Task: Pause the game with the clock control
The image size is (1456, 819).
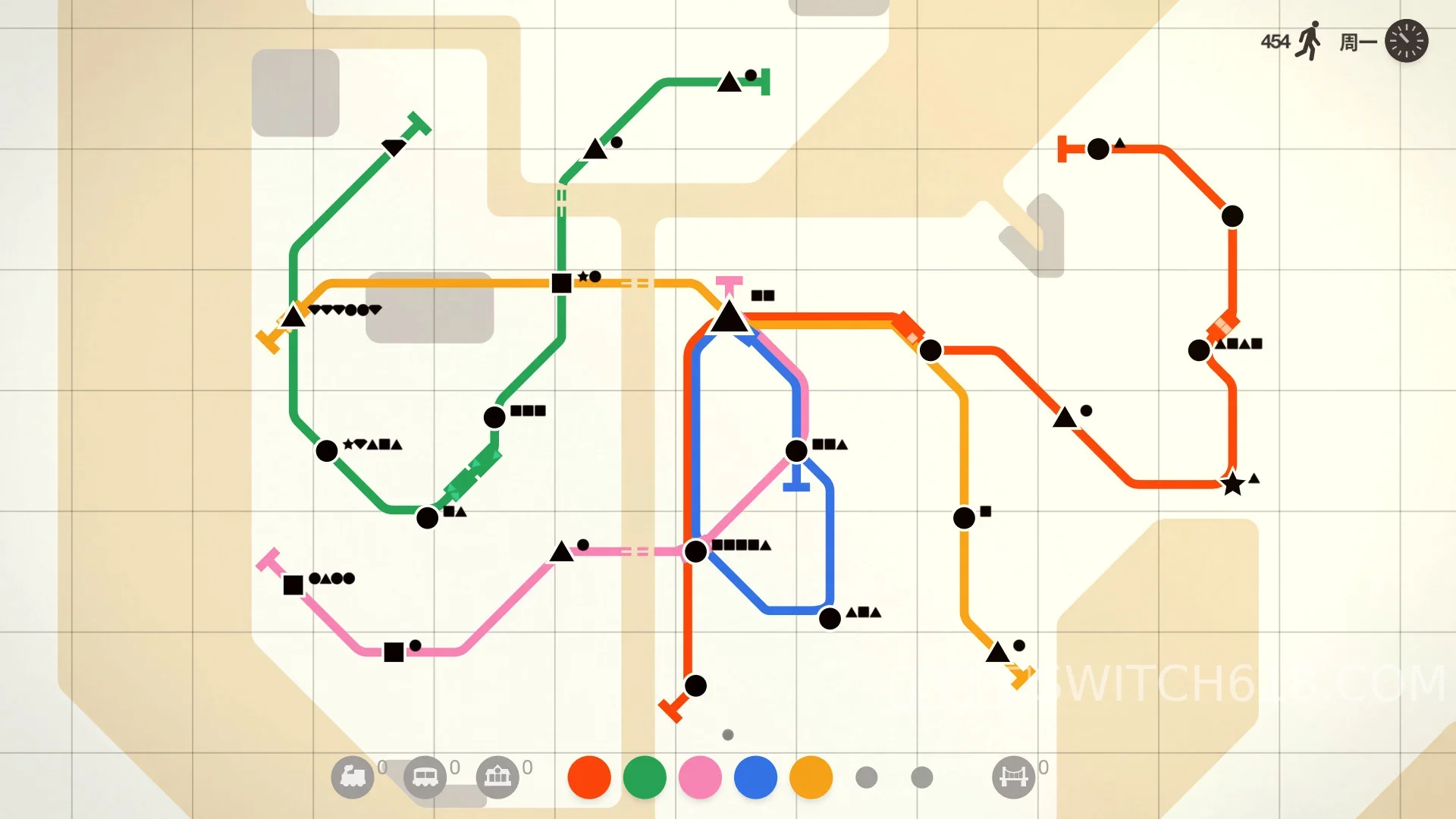Action: click(x=1407, y=41)
